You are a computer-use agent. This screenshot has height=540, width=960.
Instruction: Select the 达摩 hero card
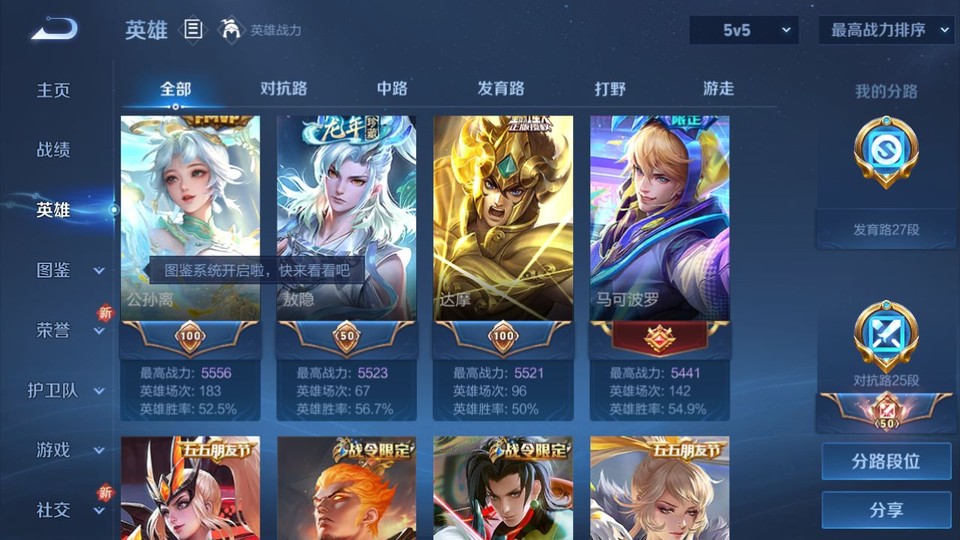click(503, 218)
